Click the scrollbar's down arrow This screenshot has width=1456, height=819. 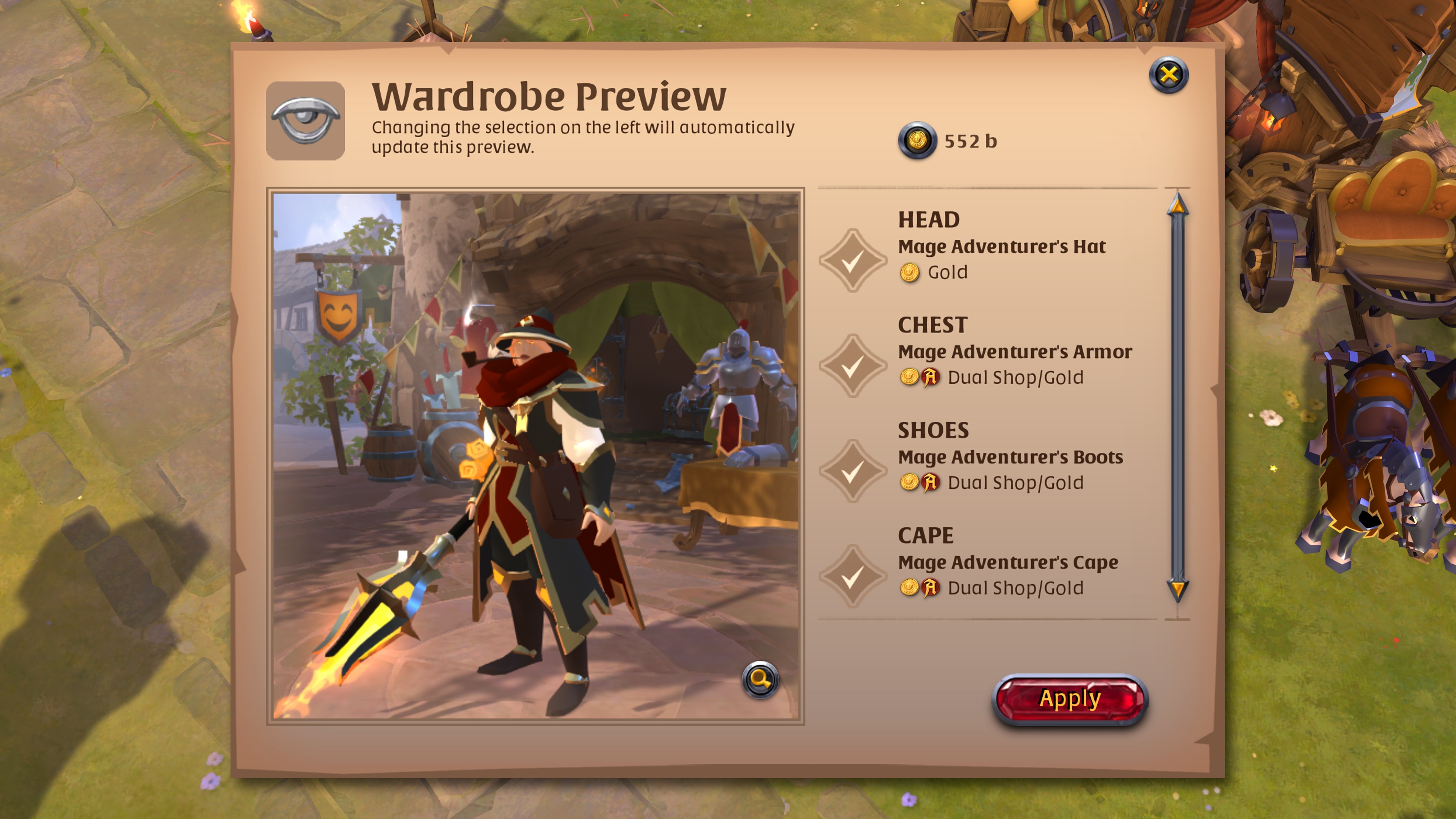pos(1177,590)
